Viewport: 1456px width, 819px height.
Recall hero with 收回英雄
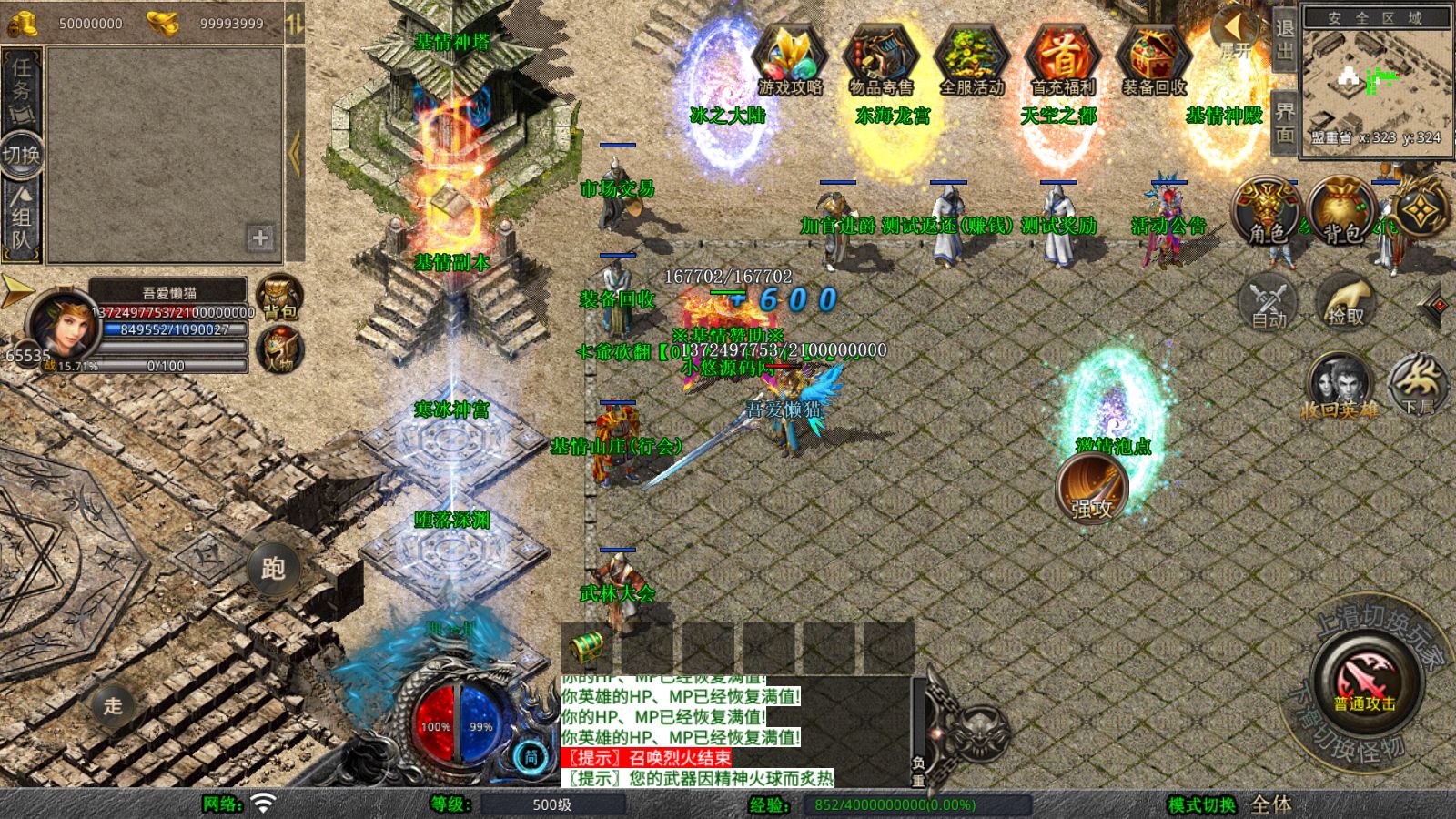tap(1339, 387)
